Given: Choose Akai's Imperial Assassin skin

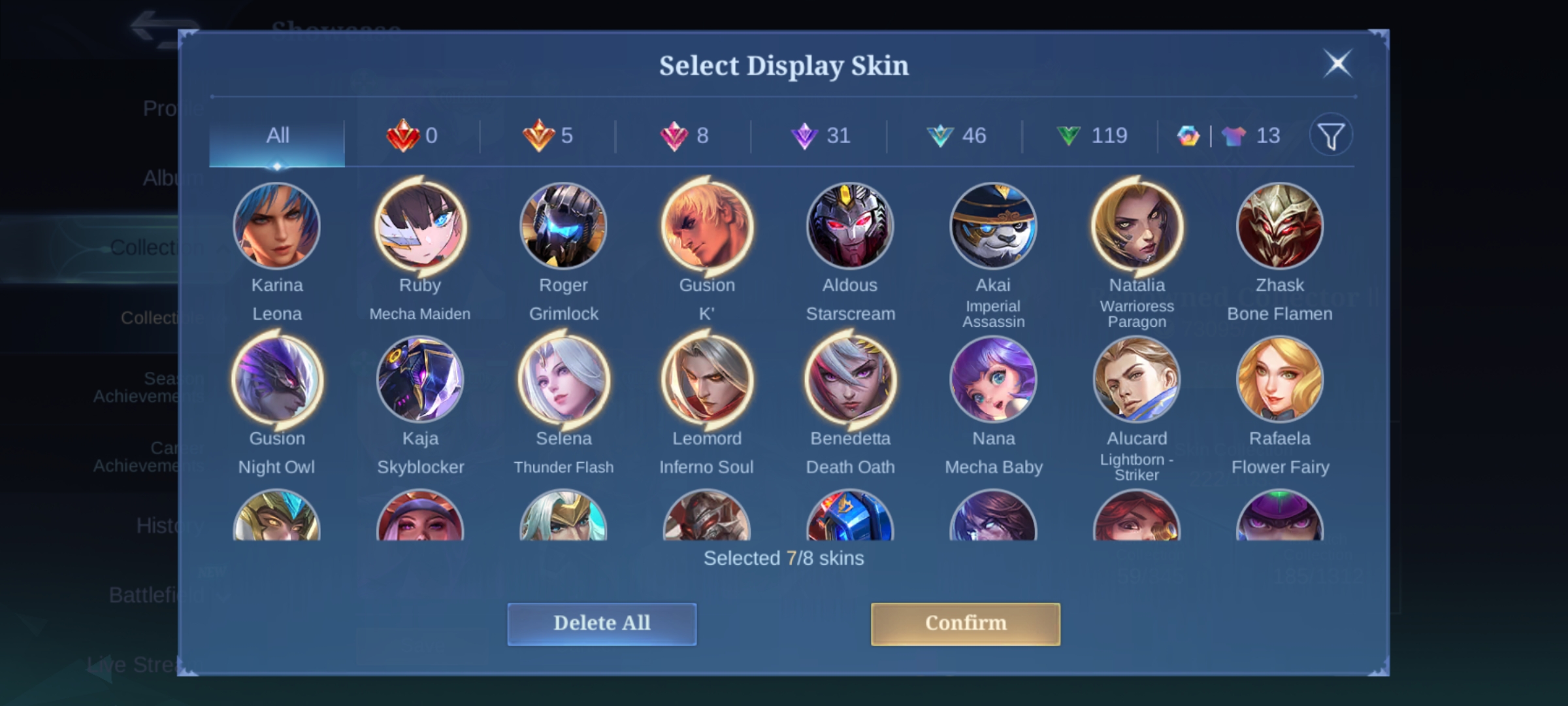Looking at the screenshot, I should 993,226.
